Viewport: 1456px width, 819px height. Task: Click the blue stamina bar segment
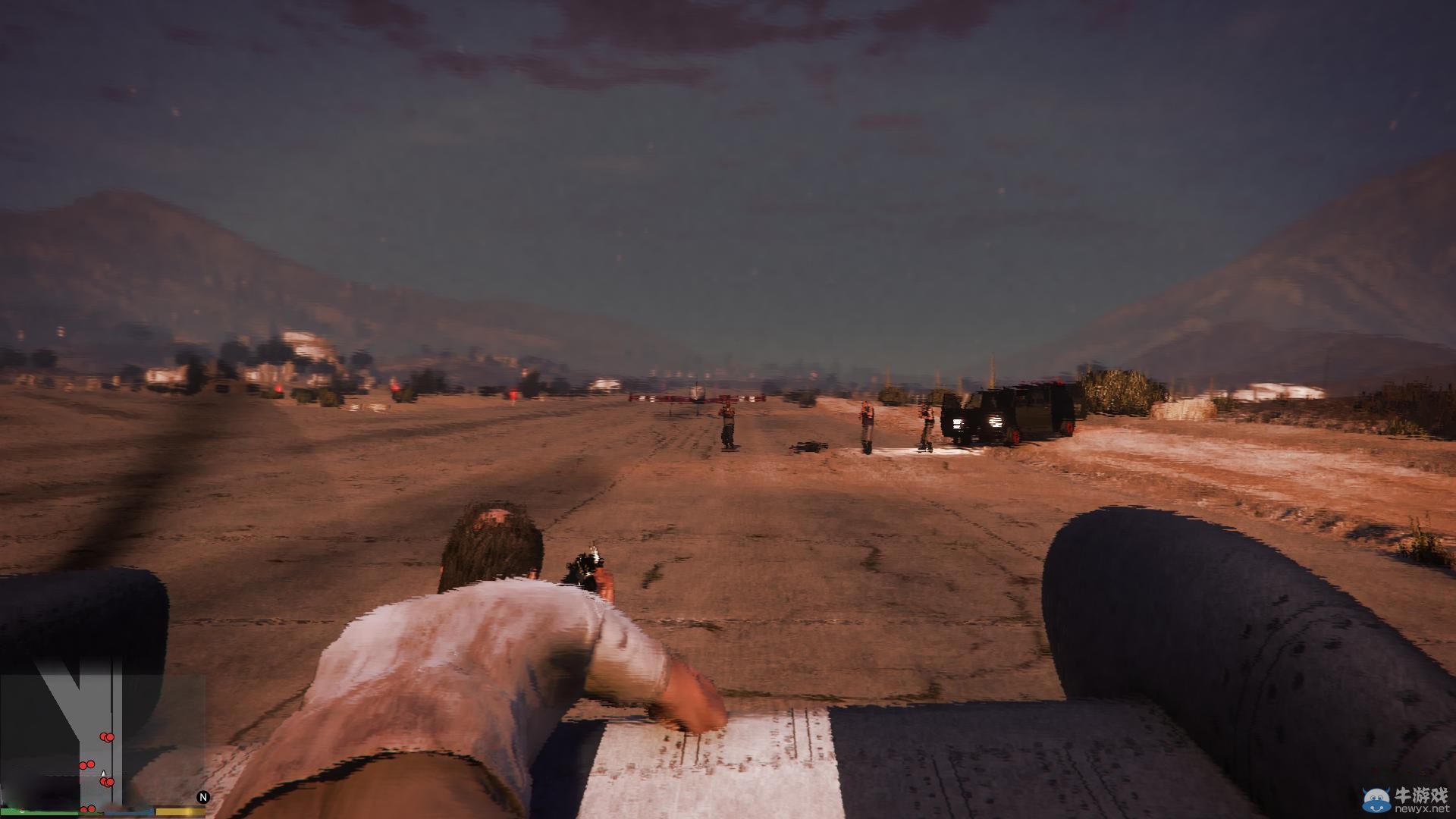pos(130,811)
